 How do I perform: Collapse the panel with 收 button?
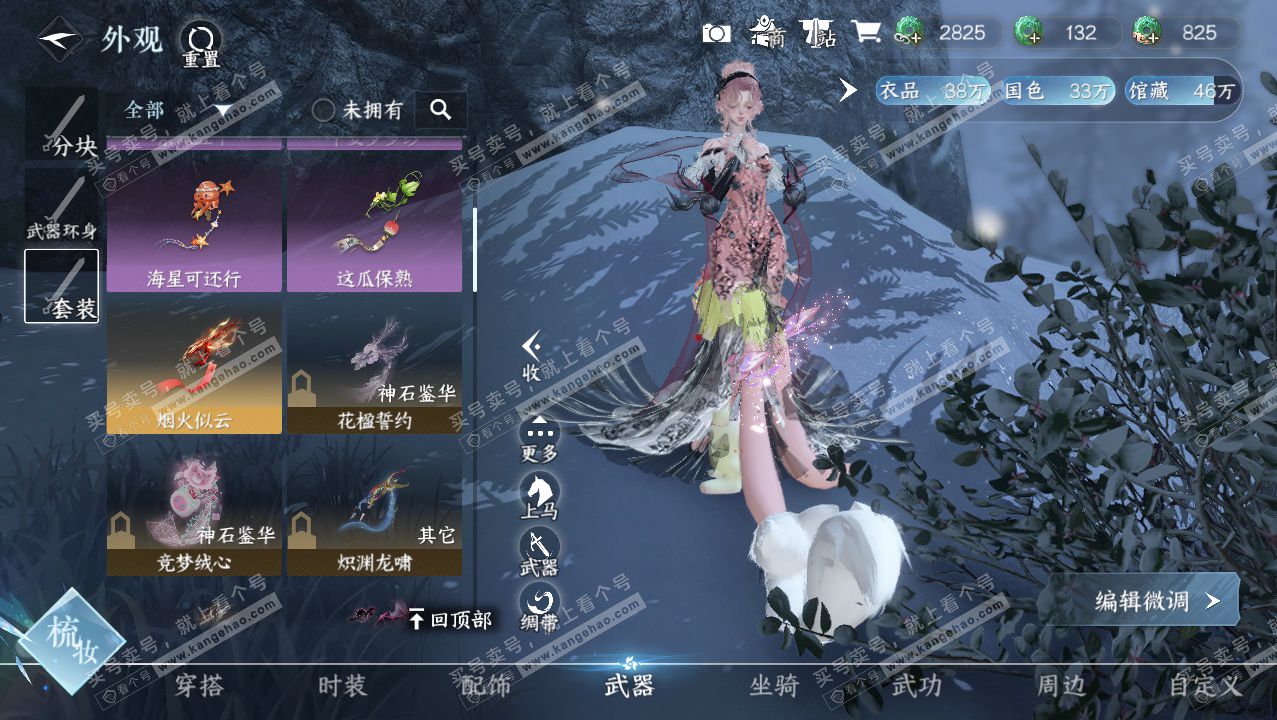[533, 357]
